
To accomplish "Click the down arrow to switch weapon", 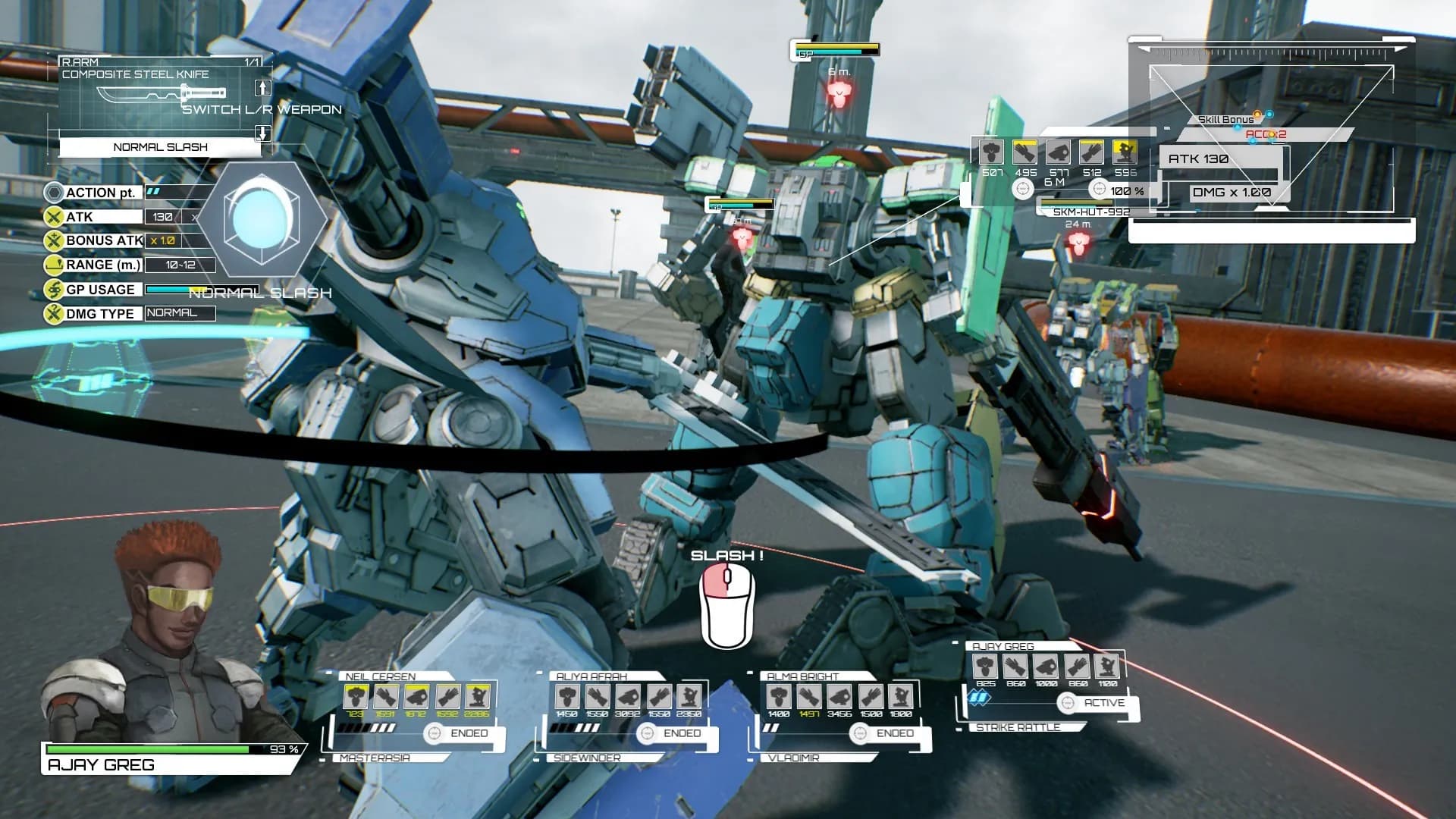I will (x=262, y=133).
